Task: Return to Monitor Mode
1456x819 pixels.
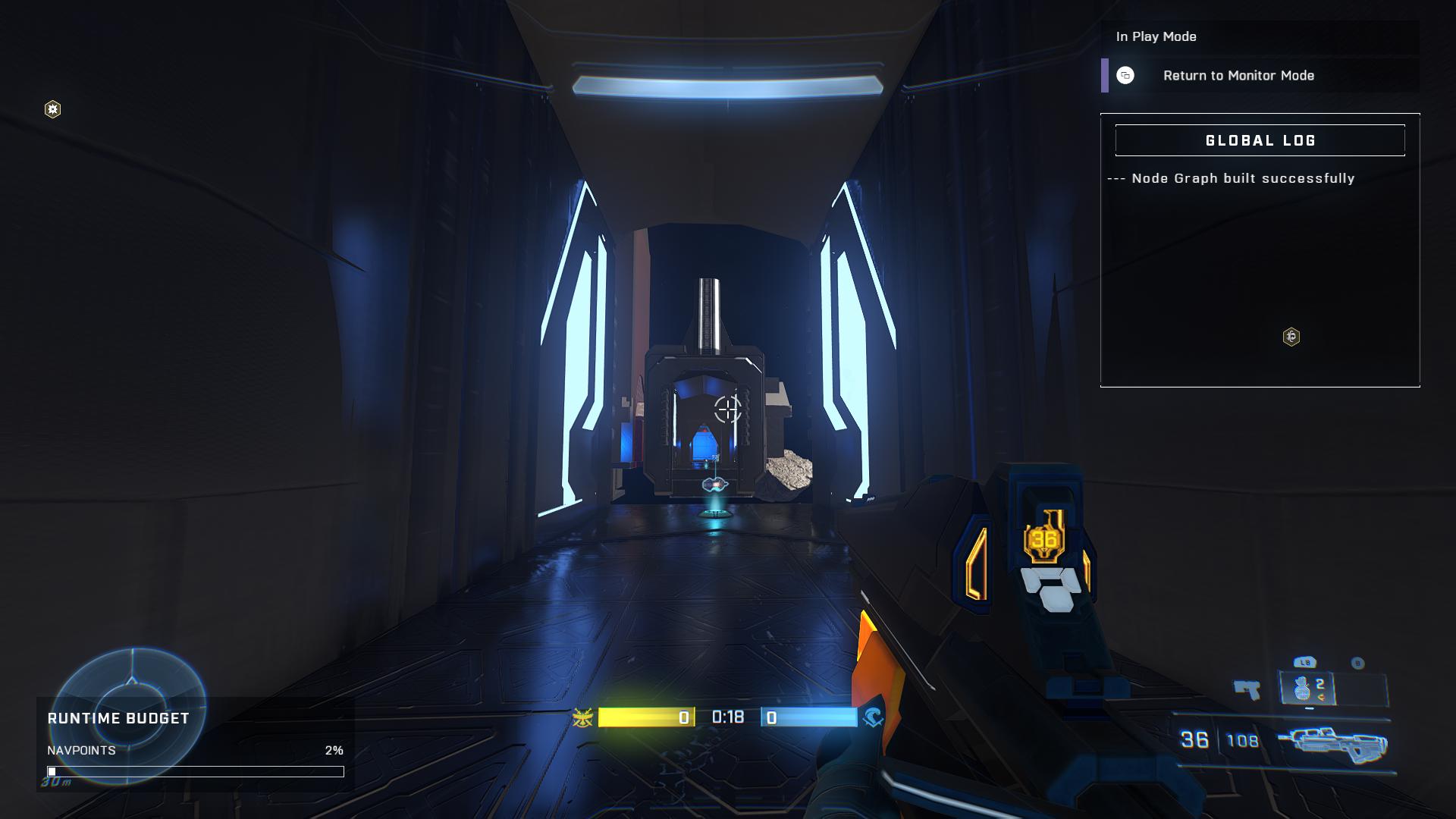Action: (1238, 76)
